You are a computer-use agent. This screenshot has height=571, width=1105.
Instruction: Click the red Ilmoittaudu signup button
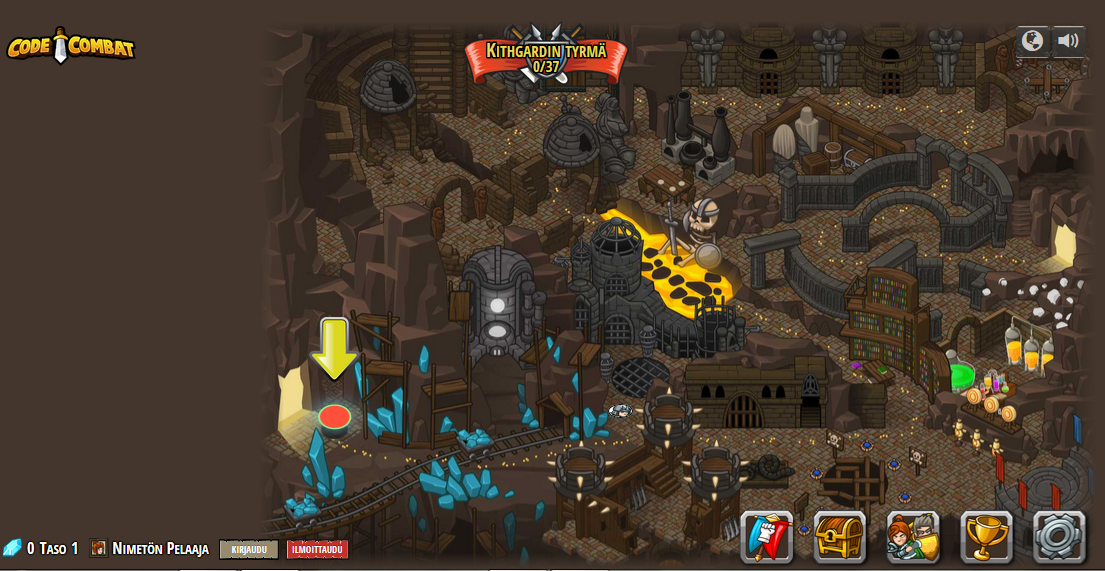click(317, 549)
